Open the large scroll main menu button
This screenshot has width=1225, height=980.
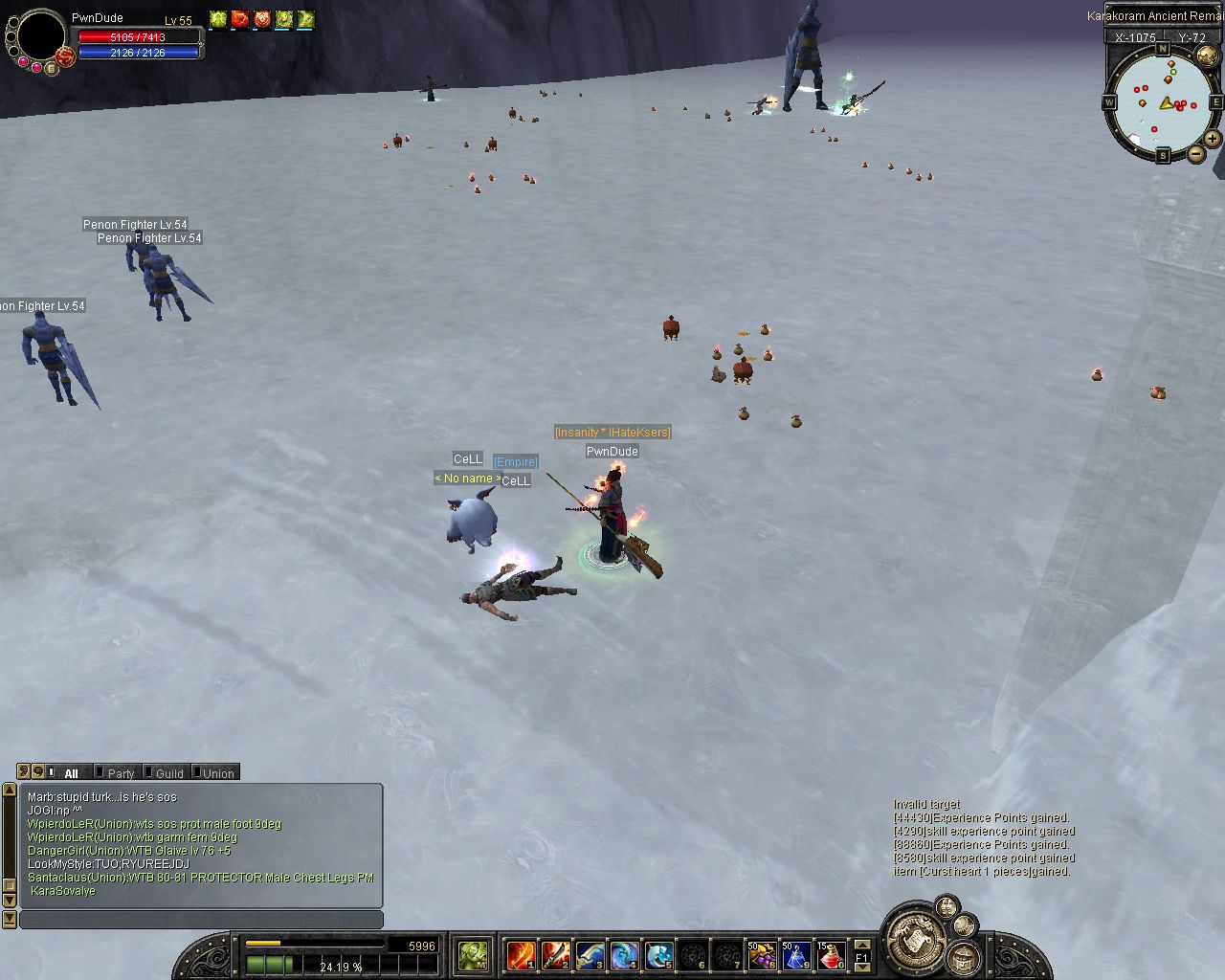(918, 941)
